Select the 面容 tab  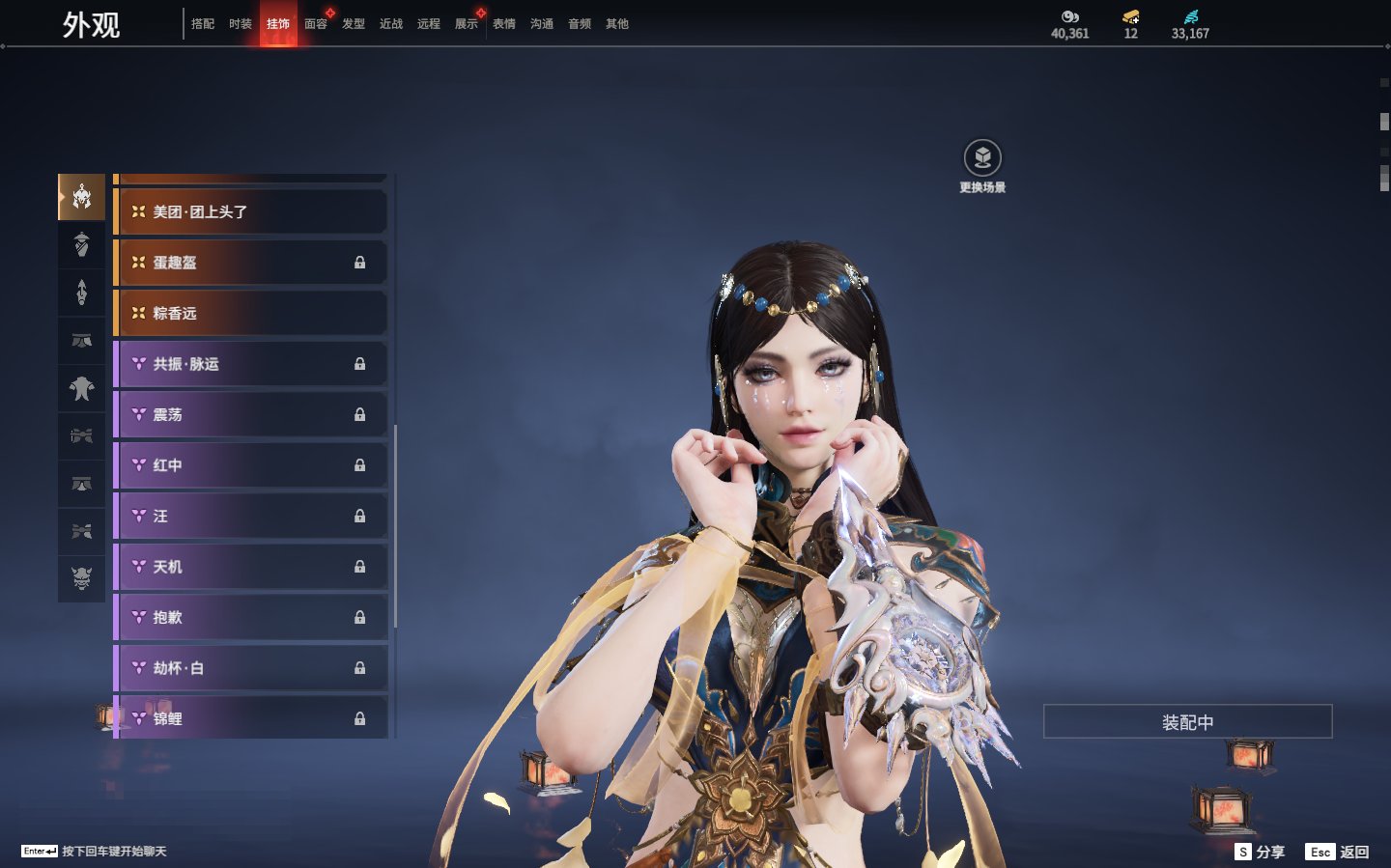[x=316, y=24]
